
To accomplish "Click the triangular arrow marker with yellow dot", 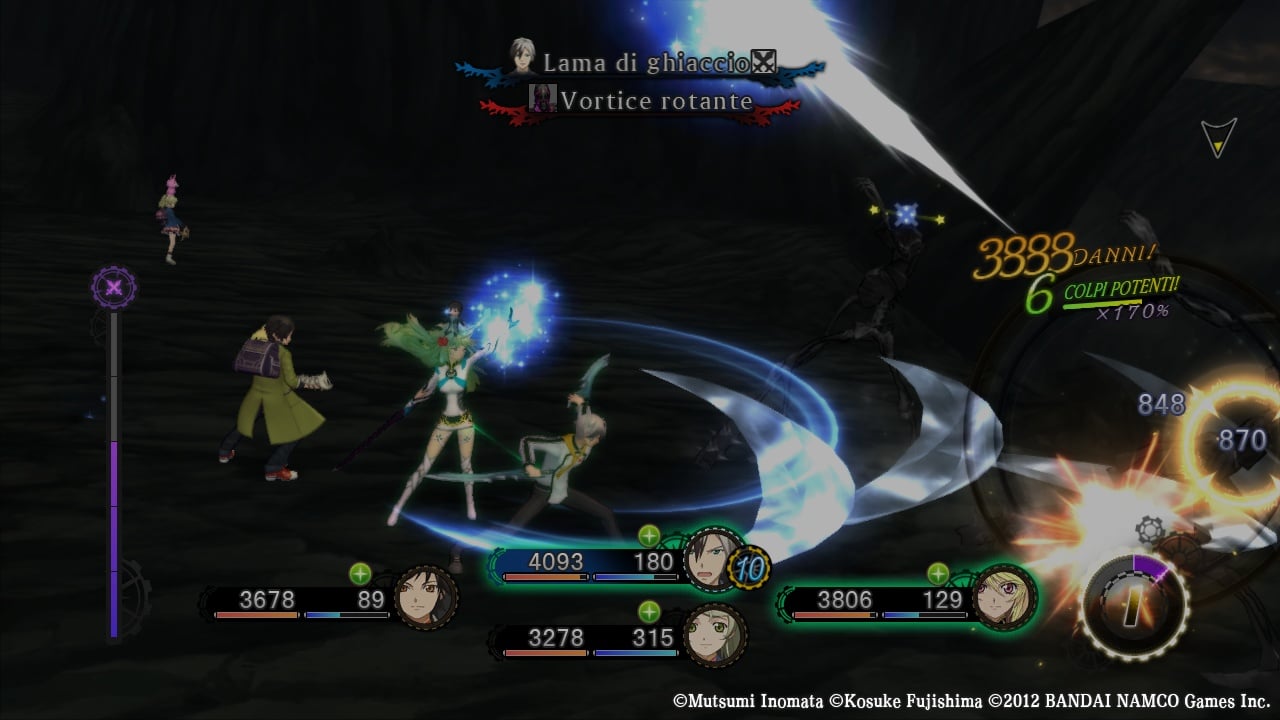I will (1218, 138).
